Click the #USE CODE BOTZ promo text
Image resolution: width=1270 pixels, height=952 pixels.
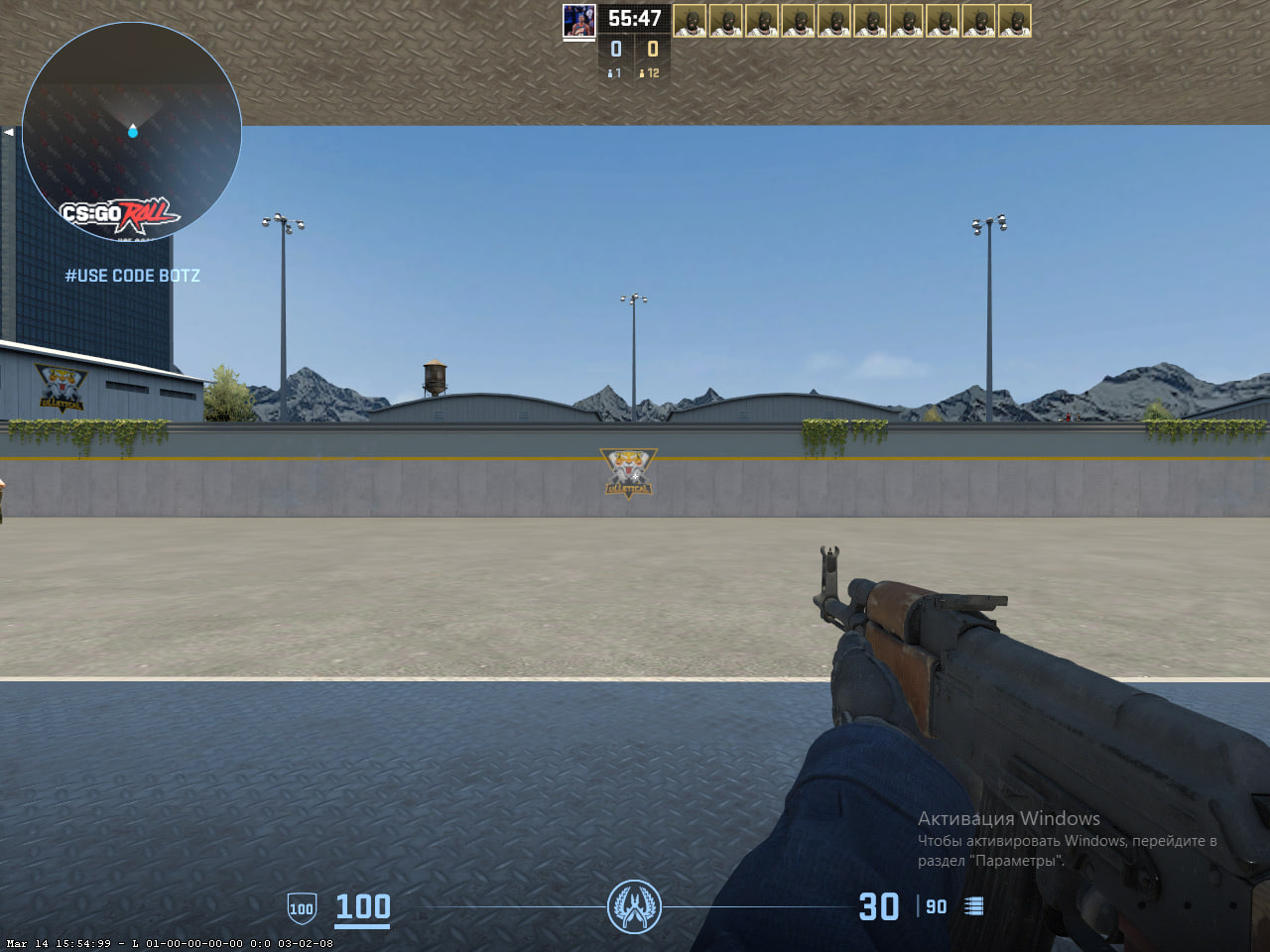(132, 276)
